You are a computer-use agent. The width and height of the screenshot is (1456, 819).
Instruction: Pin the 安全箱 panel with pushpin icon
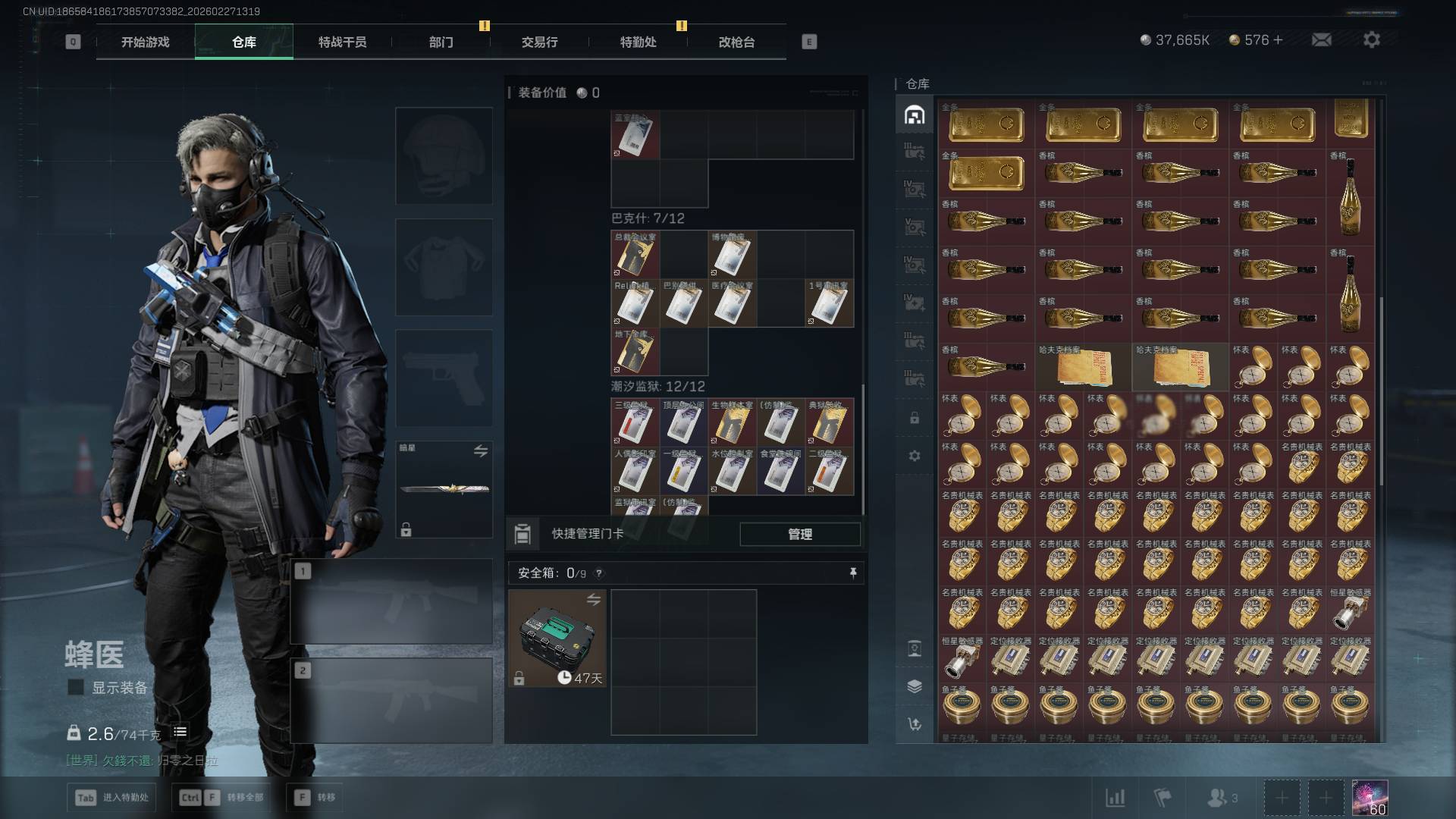coord(853,573)
